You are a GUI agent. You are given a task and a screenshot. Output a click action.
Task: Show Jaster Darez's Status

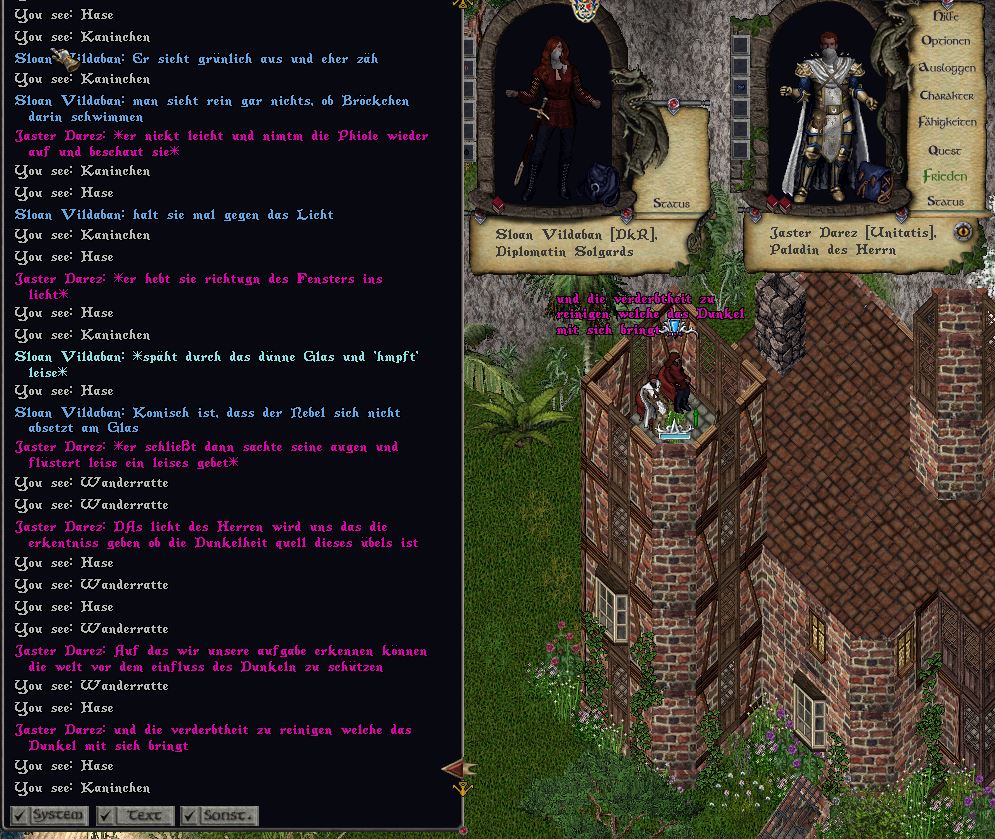coord(945,202)
